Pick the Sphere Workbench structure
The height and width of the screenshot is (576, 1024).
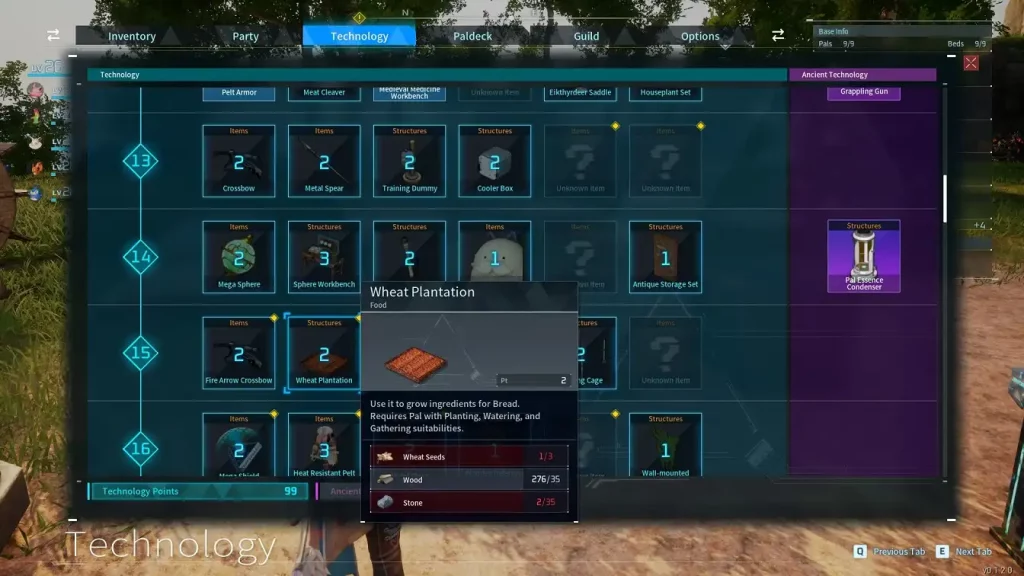(324, 257)
